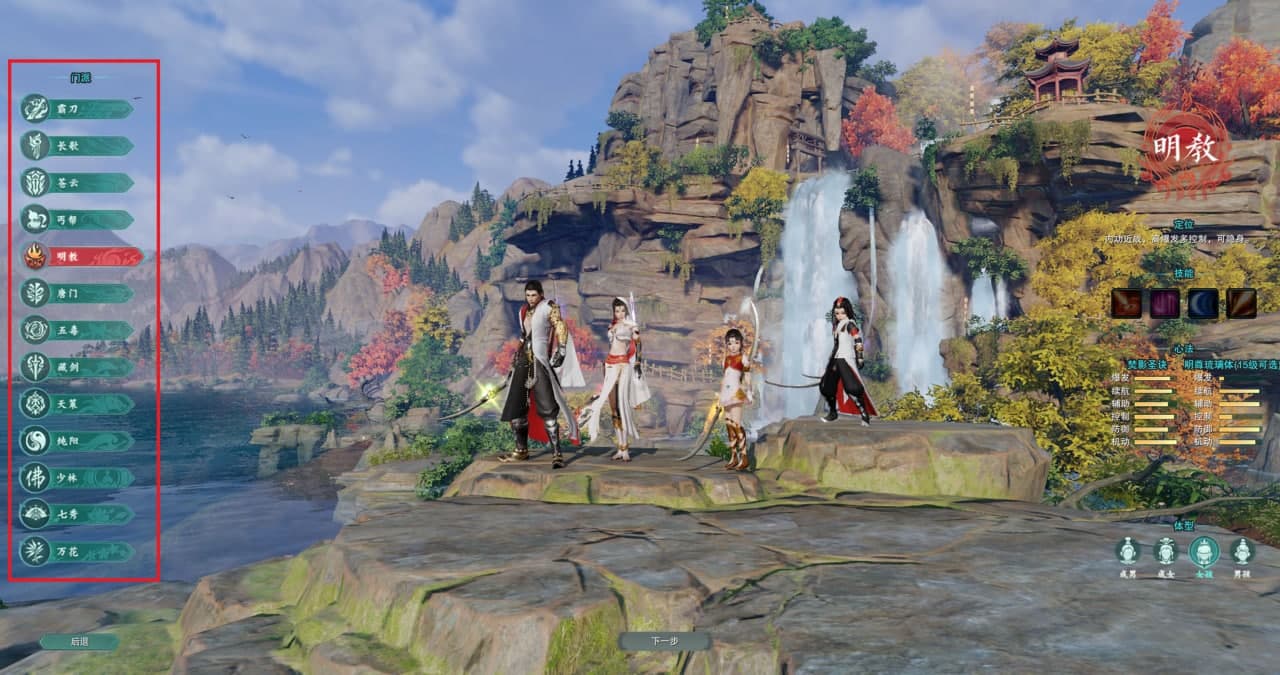Screen dimensions: 1280x675
Task: Pick the 男孩 body type
Action: (x=1242, y=552)
